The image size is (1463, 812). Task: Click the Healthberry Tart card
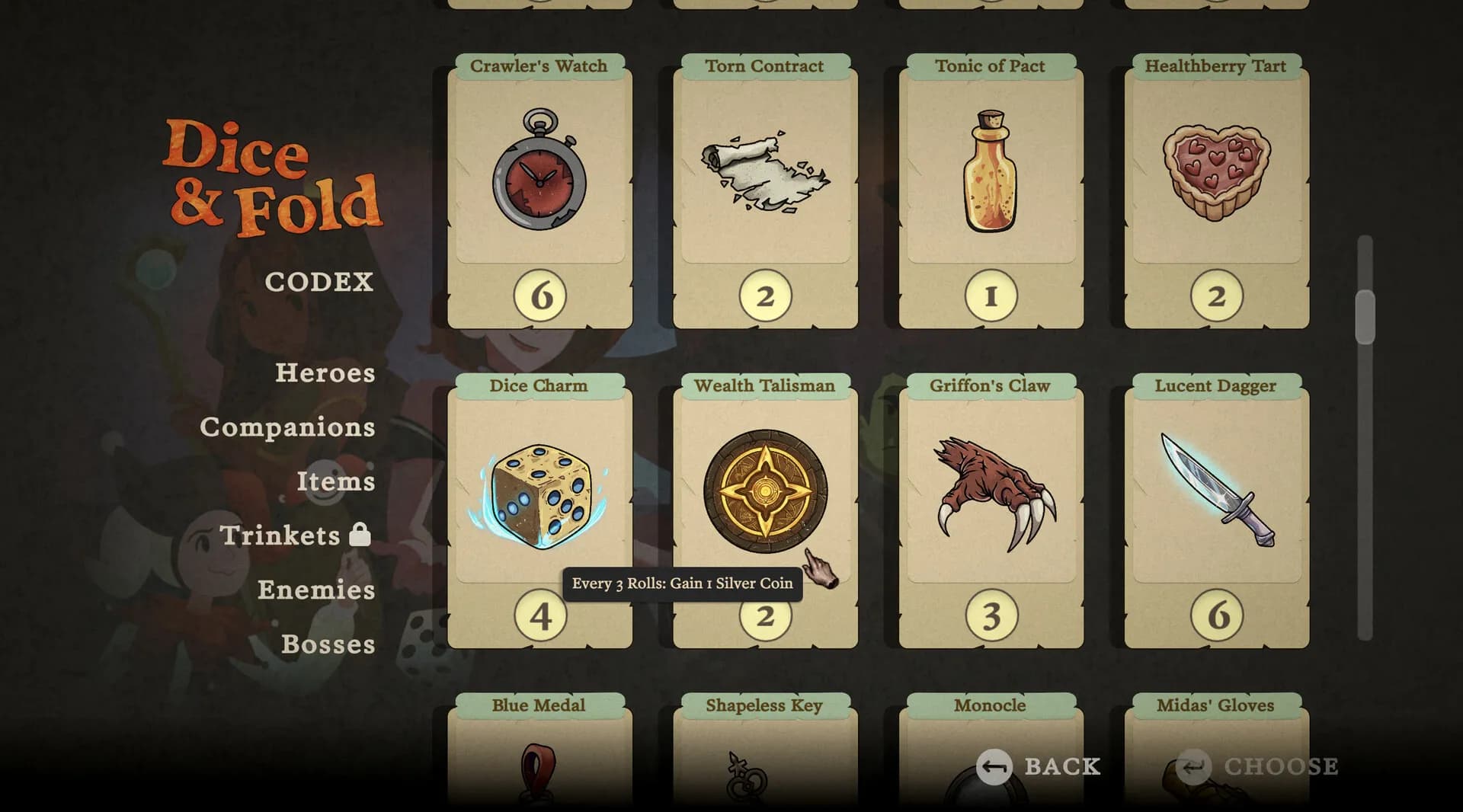coord(1215,190)
